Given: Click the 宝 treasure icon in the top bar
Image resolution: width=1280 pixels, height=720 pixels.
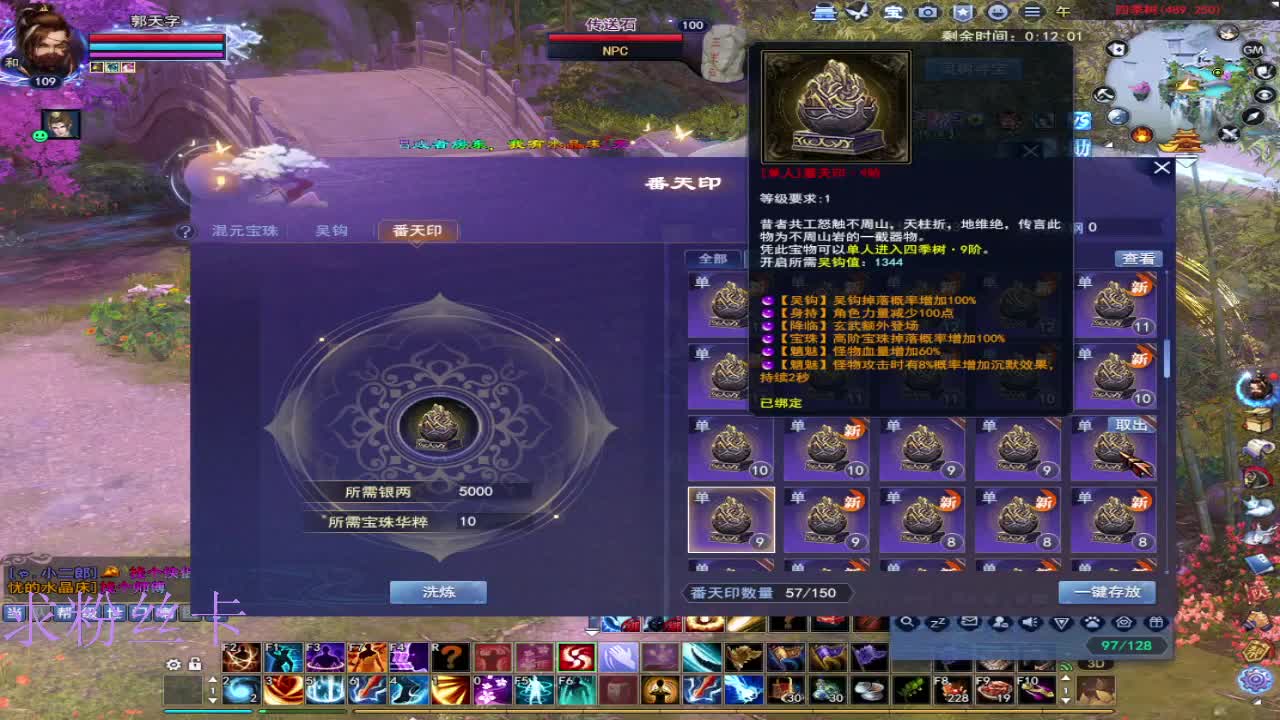Looking at the screenshot, I should click(892, 11).
